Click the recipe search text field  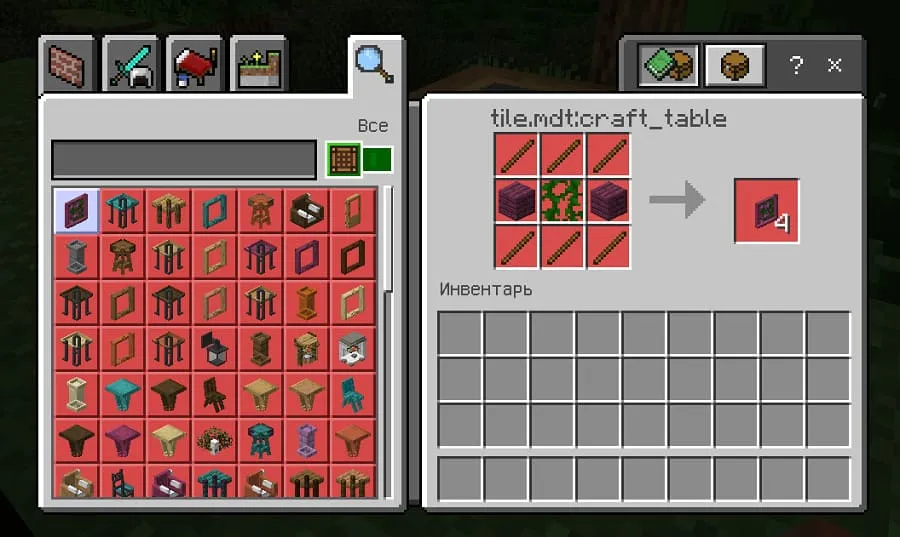click(x=184, y=160)
